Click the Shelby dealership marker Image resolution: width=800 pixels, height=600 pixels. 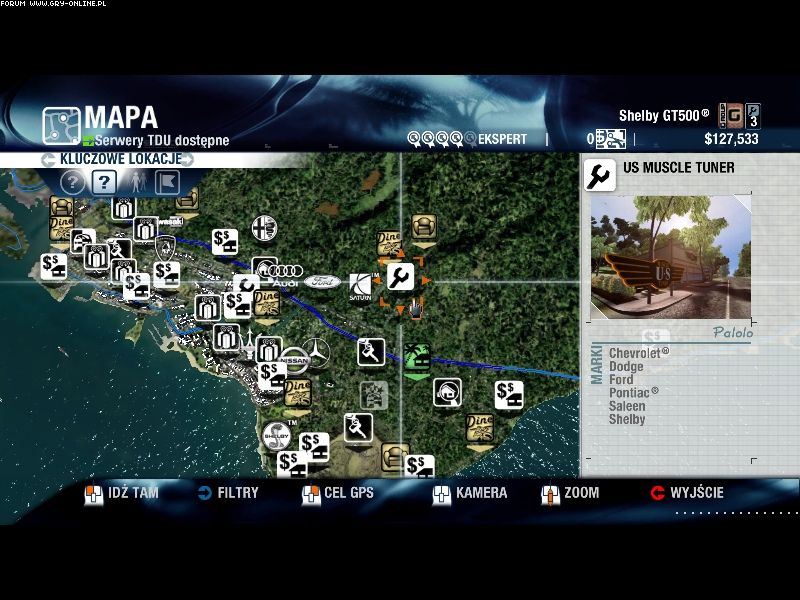pyautogui.click(x=276, y=436)
